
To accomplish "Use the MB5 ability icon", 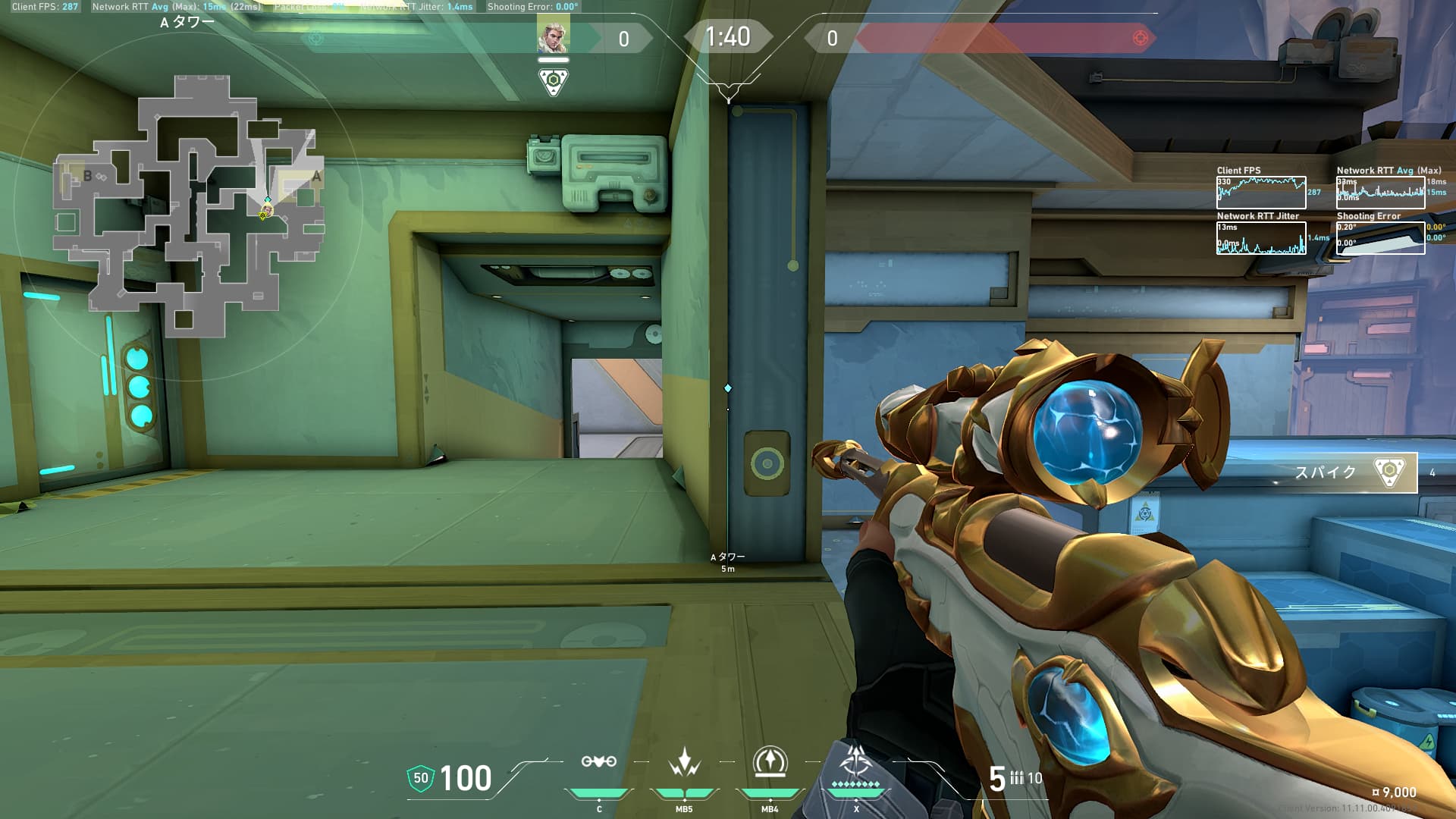I will pos(684,762).
